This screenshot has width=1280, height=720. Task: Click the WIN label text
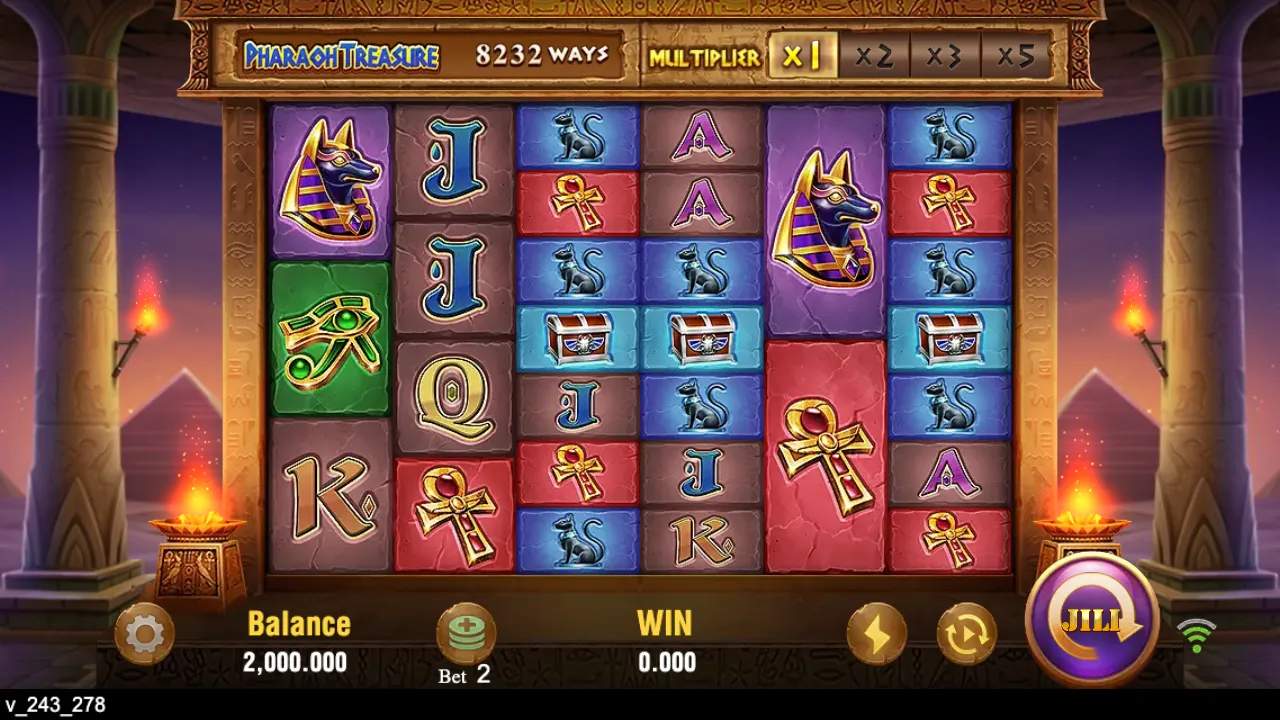[666, 623]
